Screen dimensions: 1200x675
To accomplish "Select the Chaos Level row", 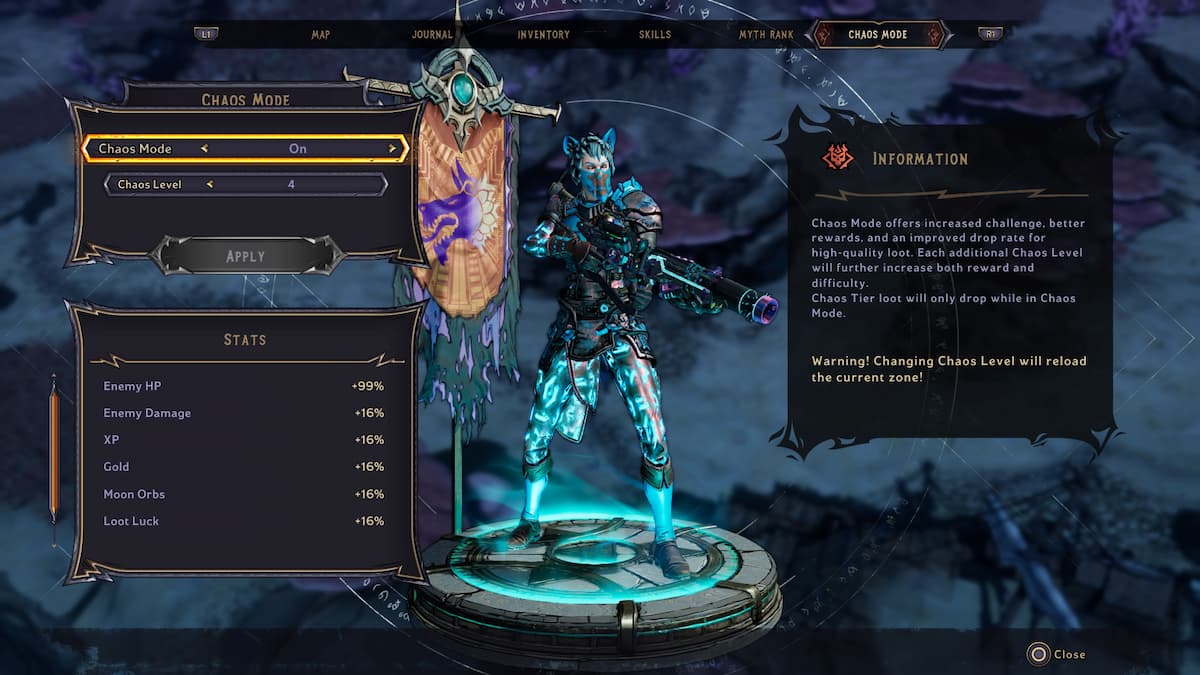I will pos(246,184).
